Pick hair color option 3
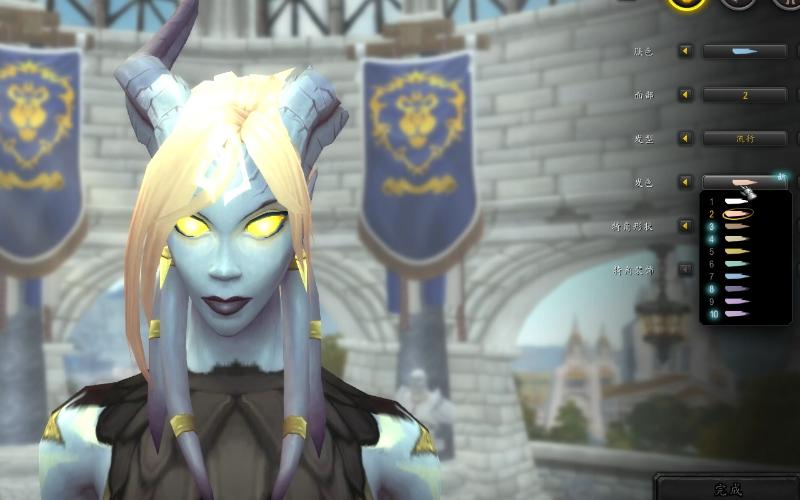The width and height of the screenshot is (800, 500). pyautogui.click(x=736, y=227)
